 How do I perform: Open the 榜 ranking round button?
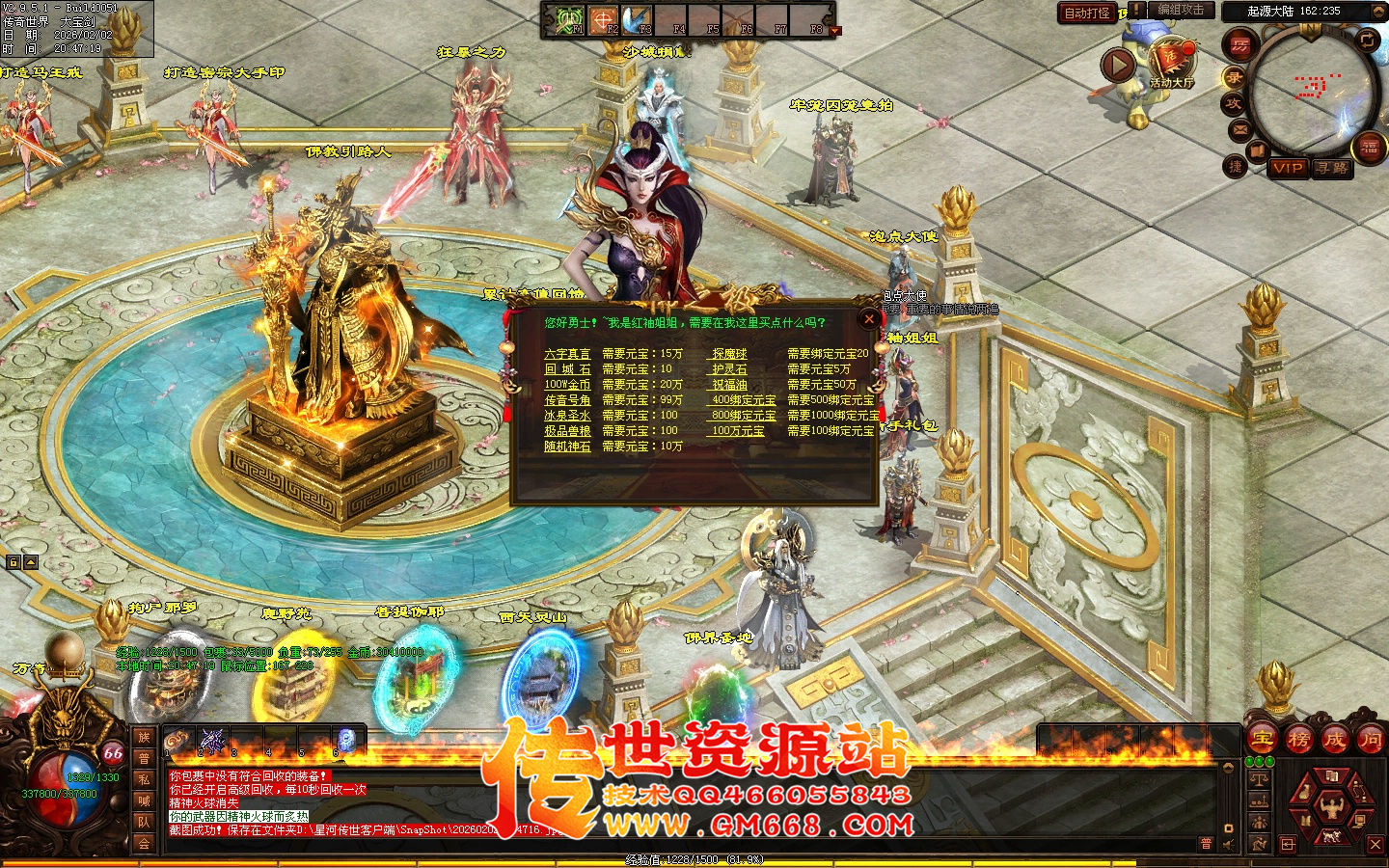[x=1300, y=740]
